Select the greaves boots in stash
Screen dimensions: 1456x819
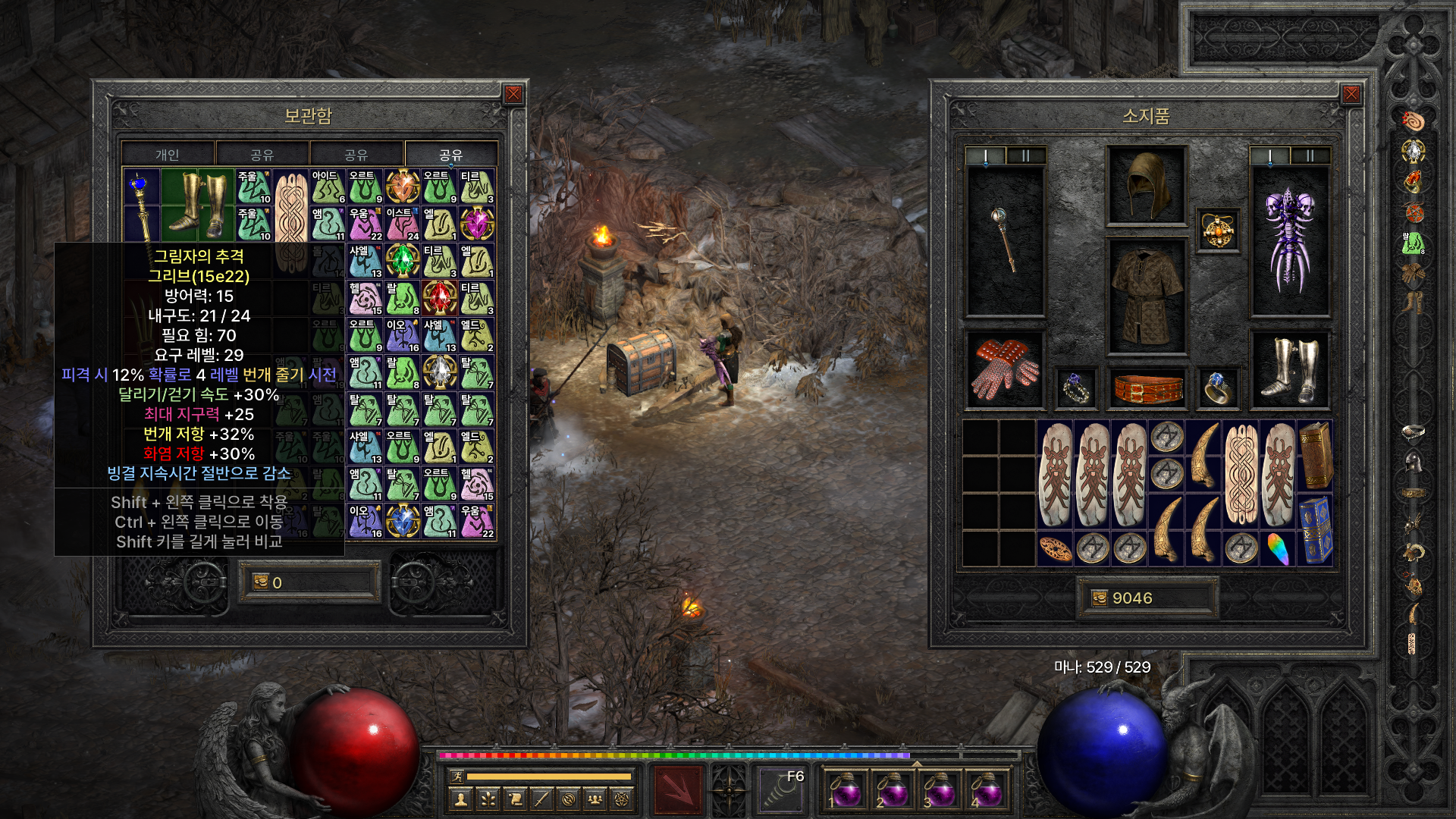click(197, 204)
